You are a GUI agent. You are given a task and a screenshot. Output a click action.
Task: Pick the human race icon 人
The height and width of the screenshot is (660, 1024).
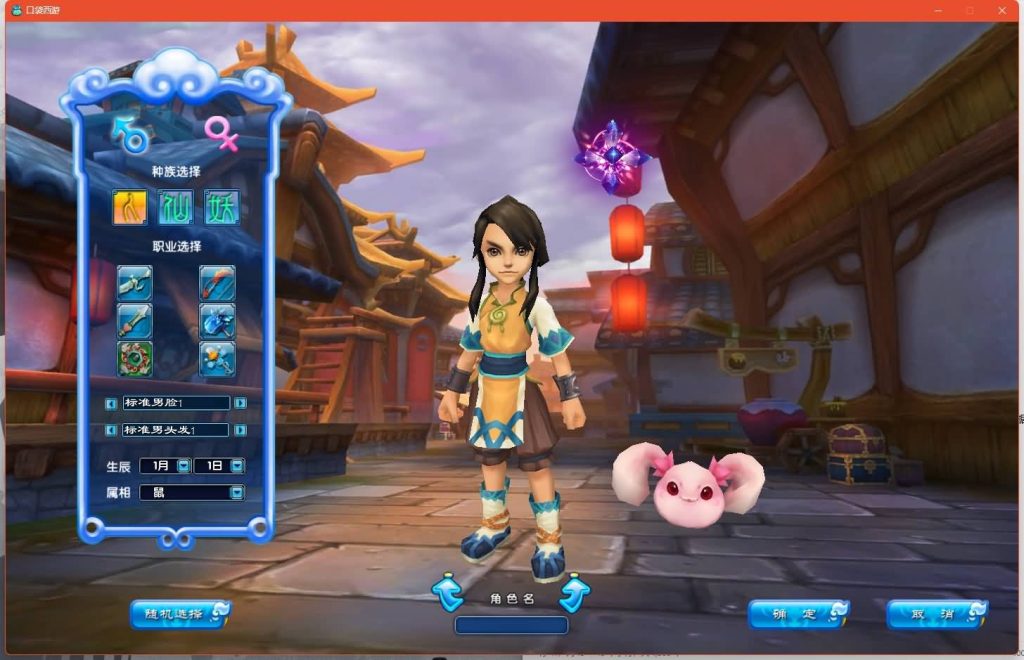click(x=130, y=207)
